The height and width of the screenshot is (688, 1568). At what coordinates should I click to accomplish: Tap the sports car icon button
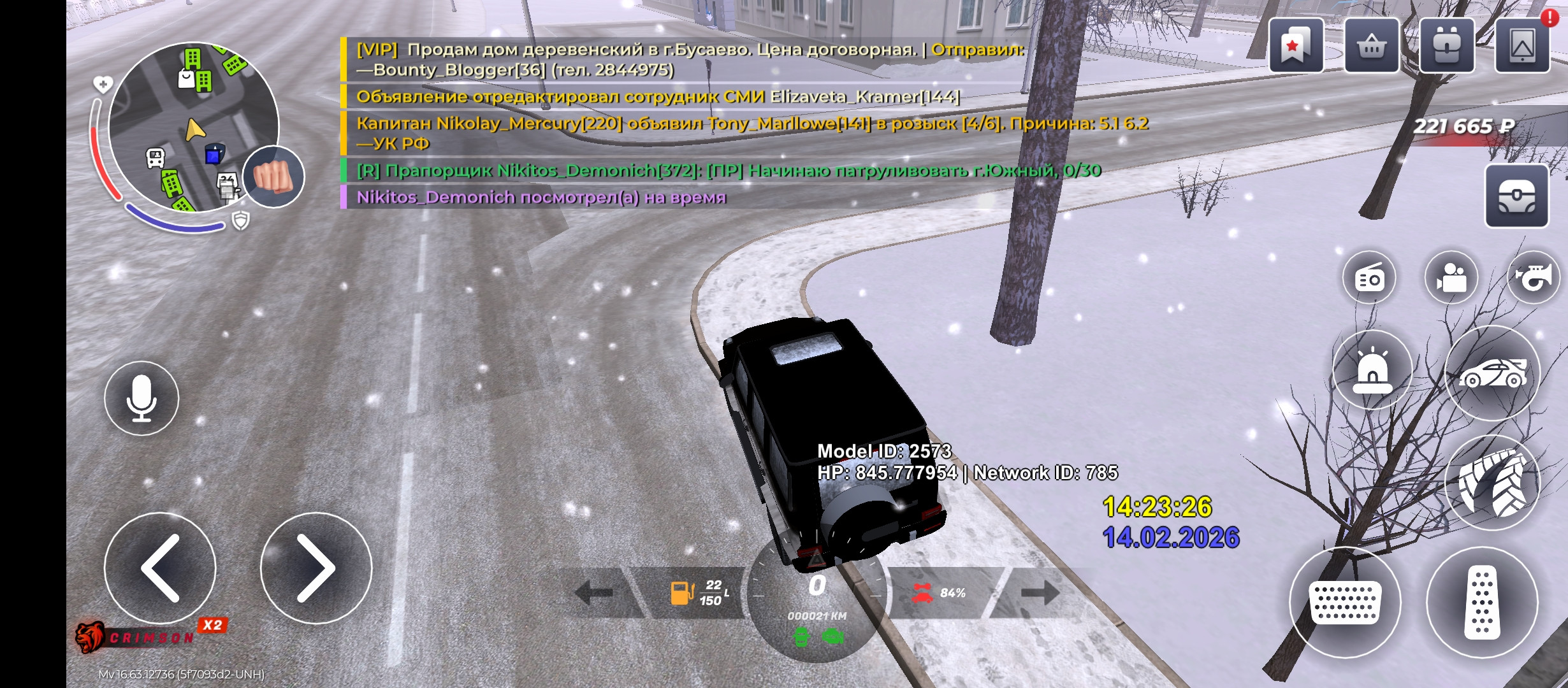pos(1492,373)
